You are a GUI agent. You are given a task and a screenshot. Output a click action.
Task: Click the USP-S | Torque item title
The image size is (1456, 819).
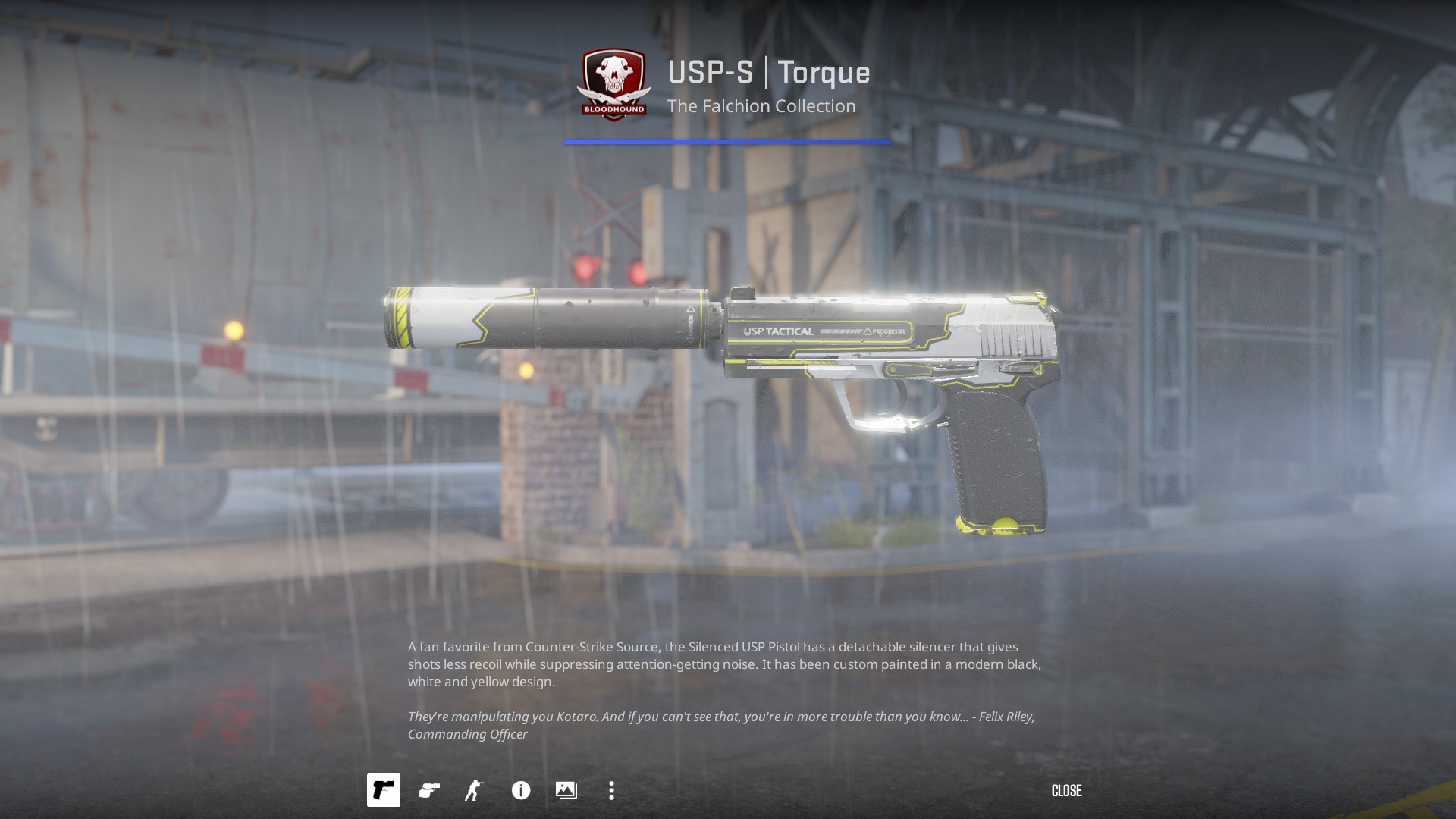[768, 74]
